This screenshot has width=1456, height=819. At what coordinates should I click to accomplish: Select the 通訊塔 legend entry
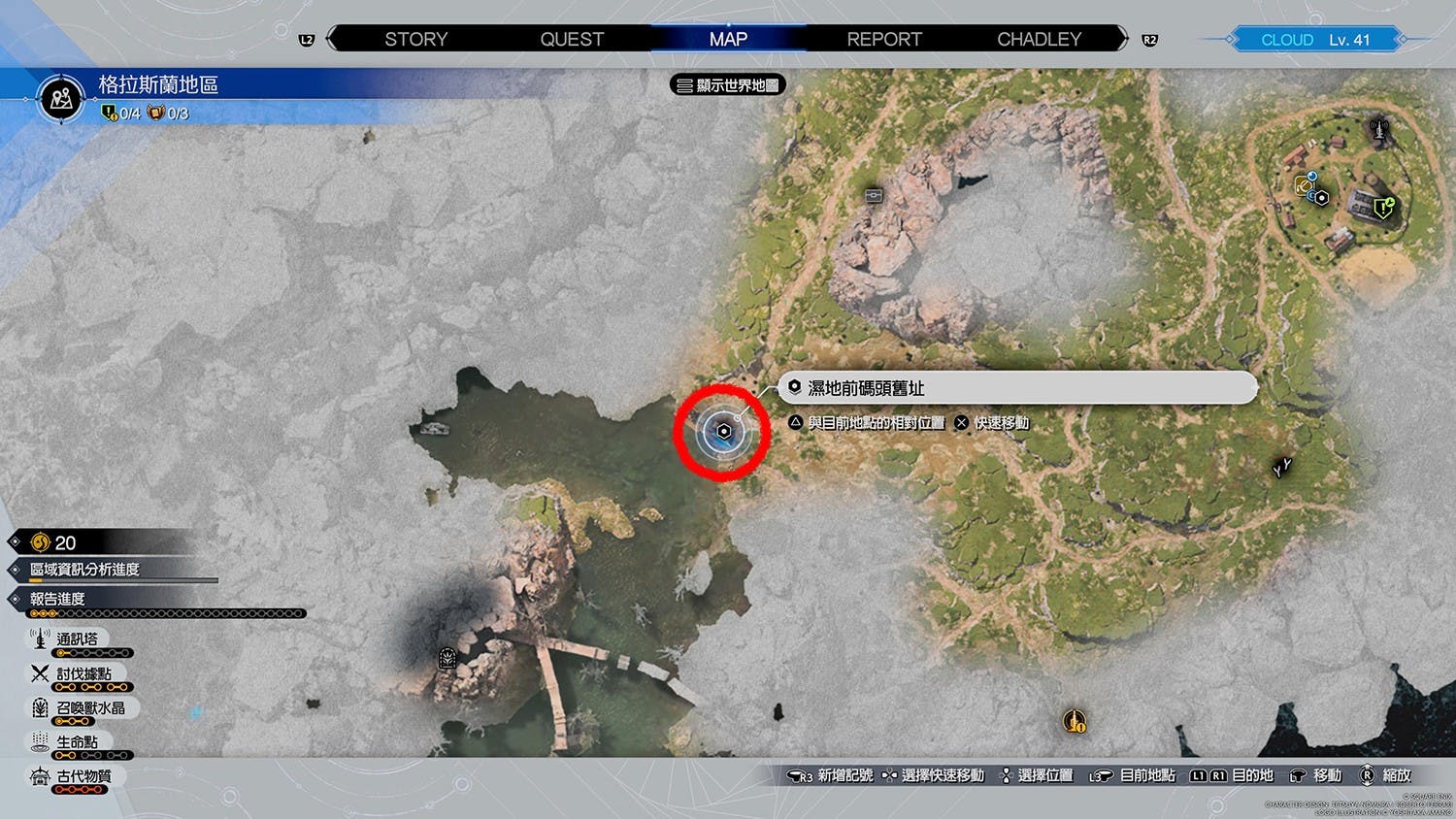click(77, 639)
